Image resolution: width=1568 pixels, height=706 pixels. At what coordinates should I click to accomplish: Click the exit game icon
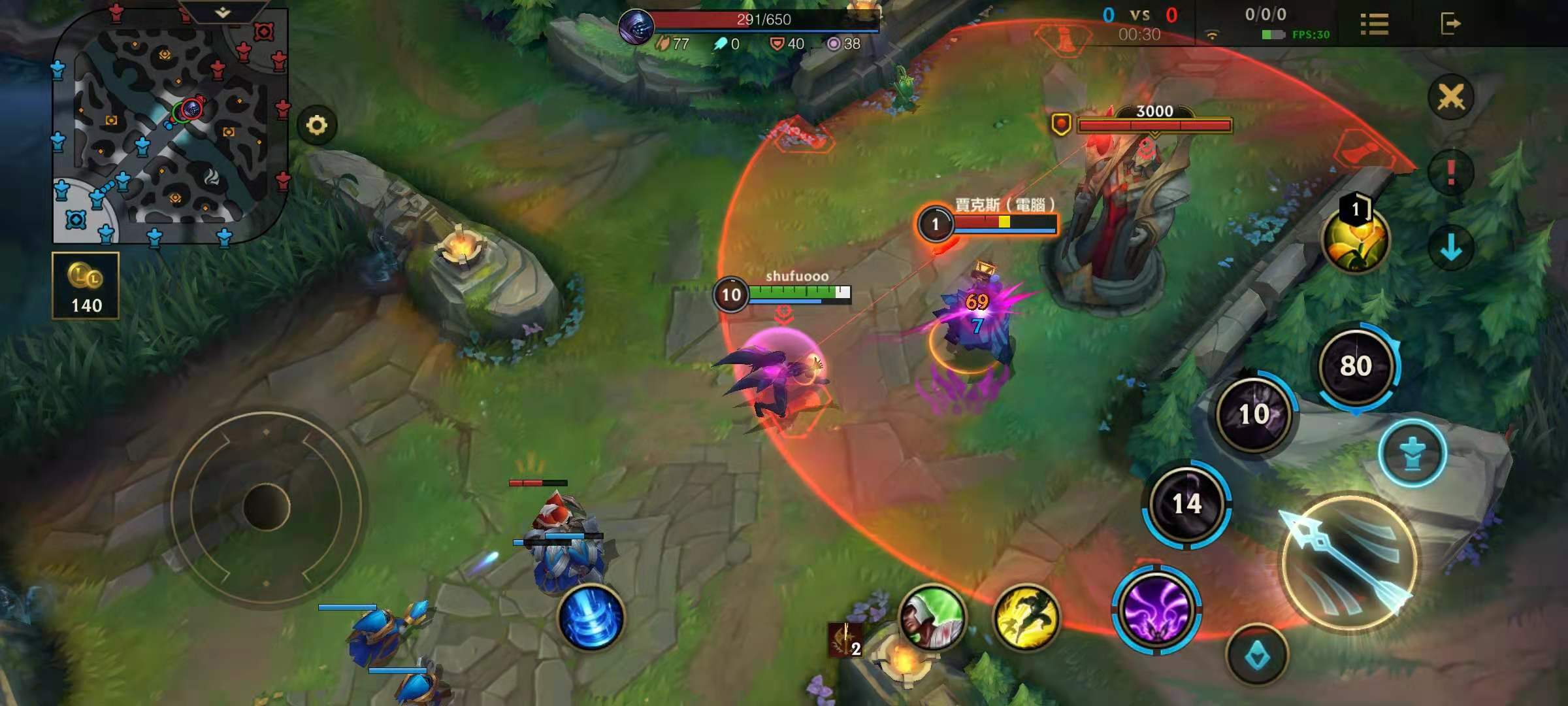pos(1450,24)
